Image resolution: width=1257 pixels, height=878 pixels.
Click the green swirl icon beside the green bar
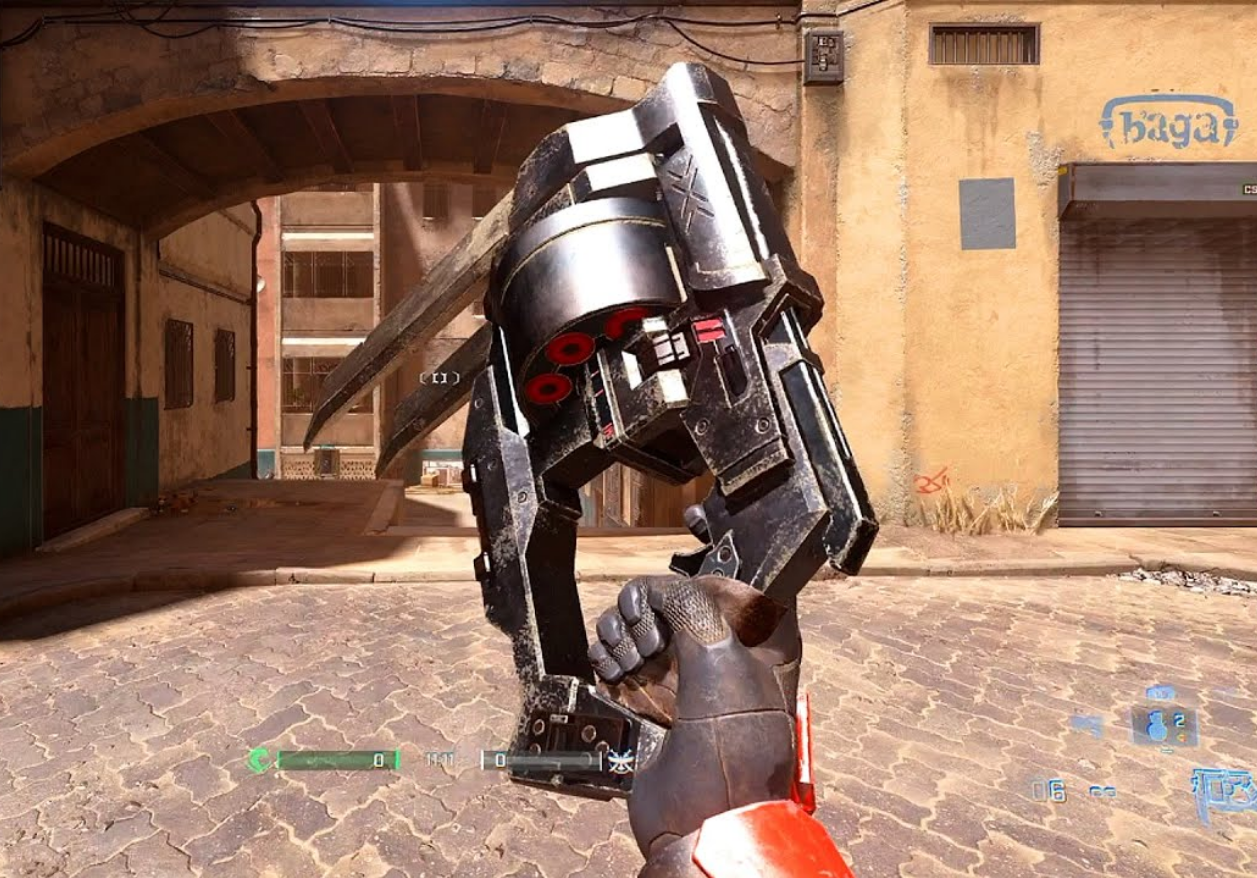259,760
